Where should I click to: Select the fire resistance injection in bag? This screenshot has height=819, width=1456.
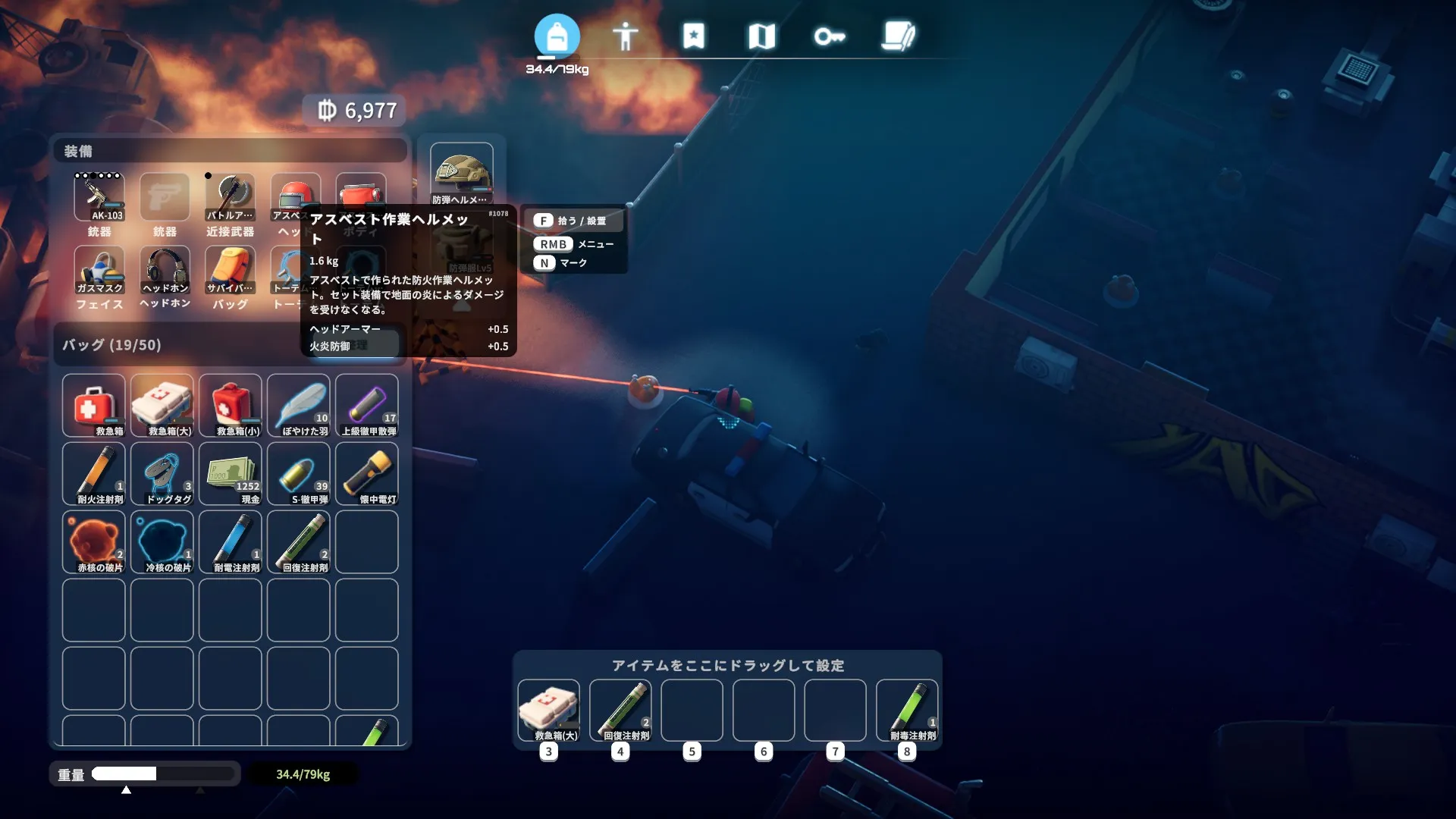click(94, 473)
